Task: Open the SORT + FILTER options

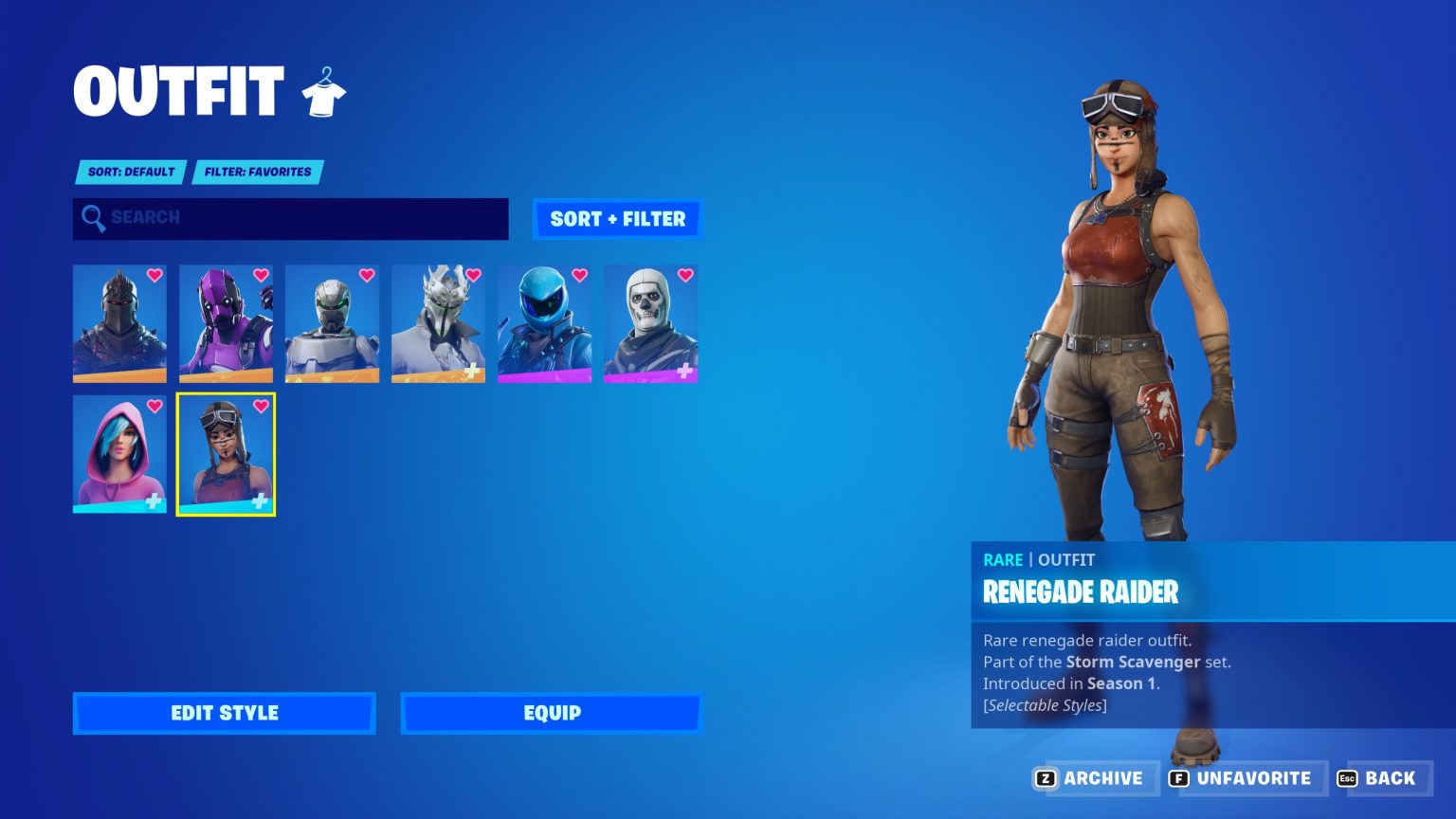Action: (616, 219)
